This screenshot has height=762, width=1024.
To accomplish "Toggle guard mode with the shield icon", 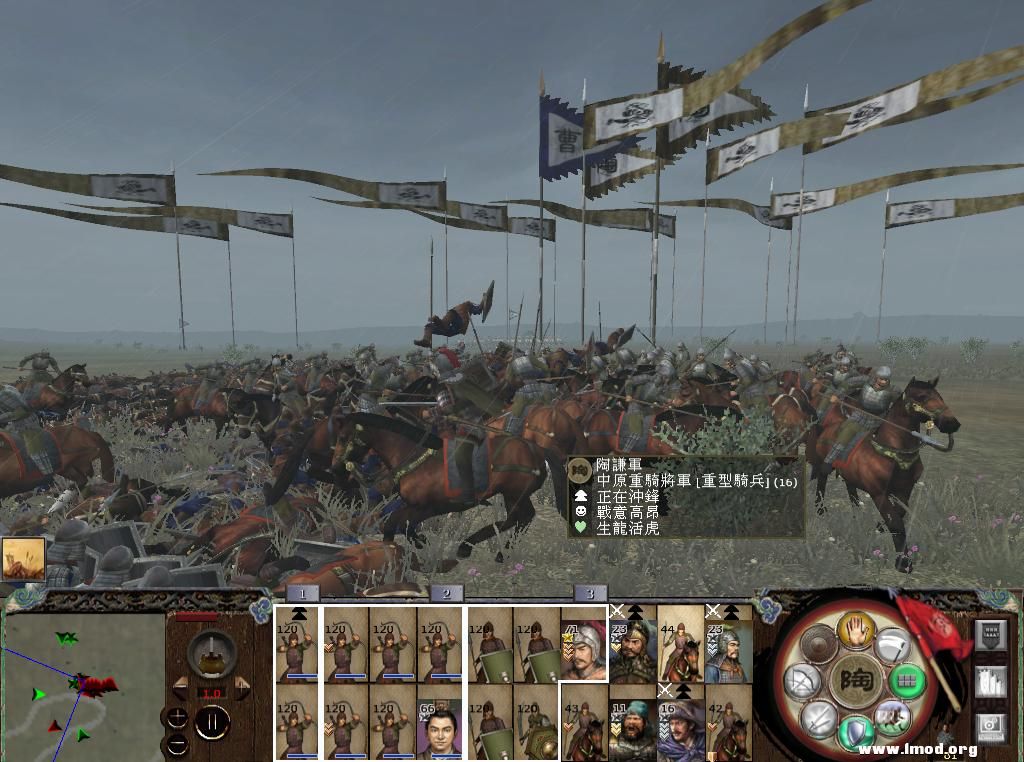I will [x=855, y=731].
